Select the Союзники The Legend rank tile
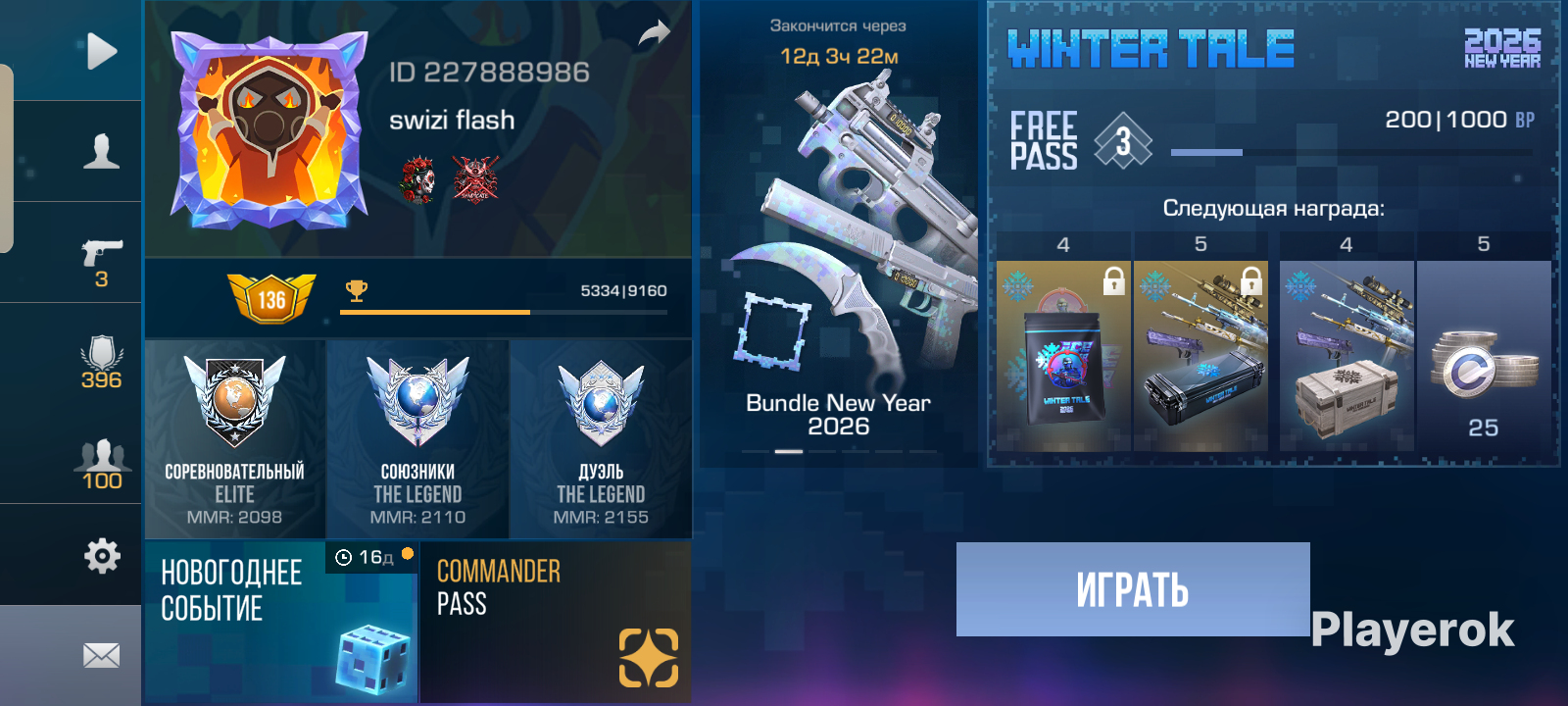Viewport: 1568px width, 706px height. (x=417, y=439)
